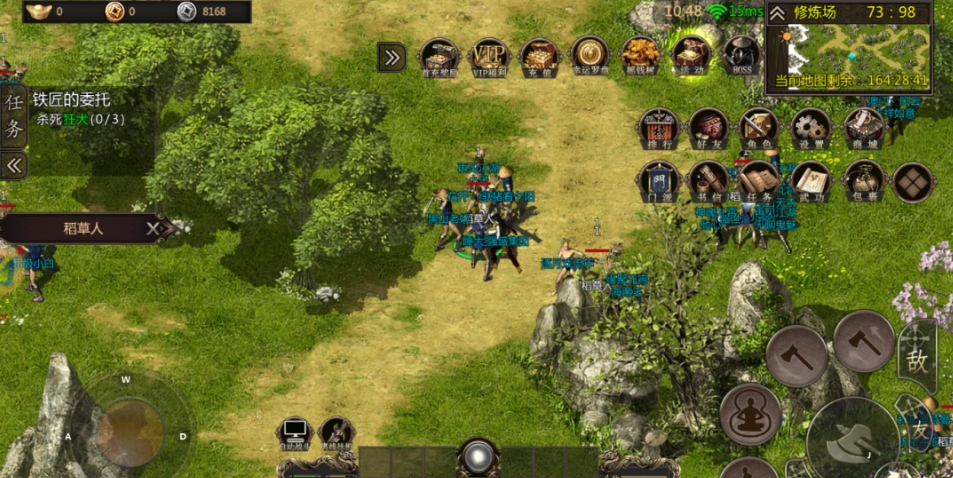Open the 门派 sect banner icon
Viewport: 953px width, 478px height.
coord(659,181)
